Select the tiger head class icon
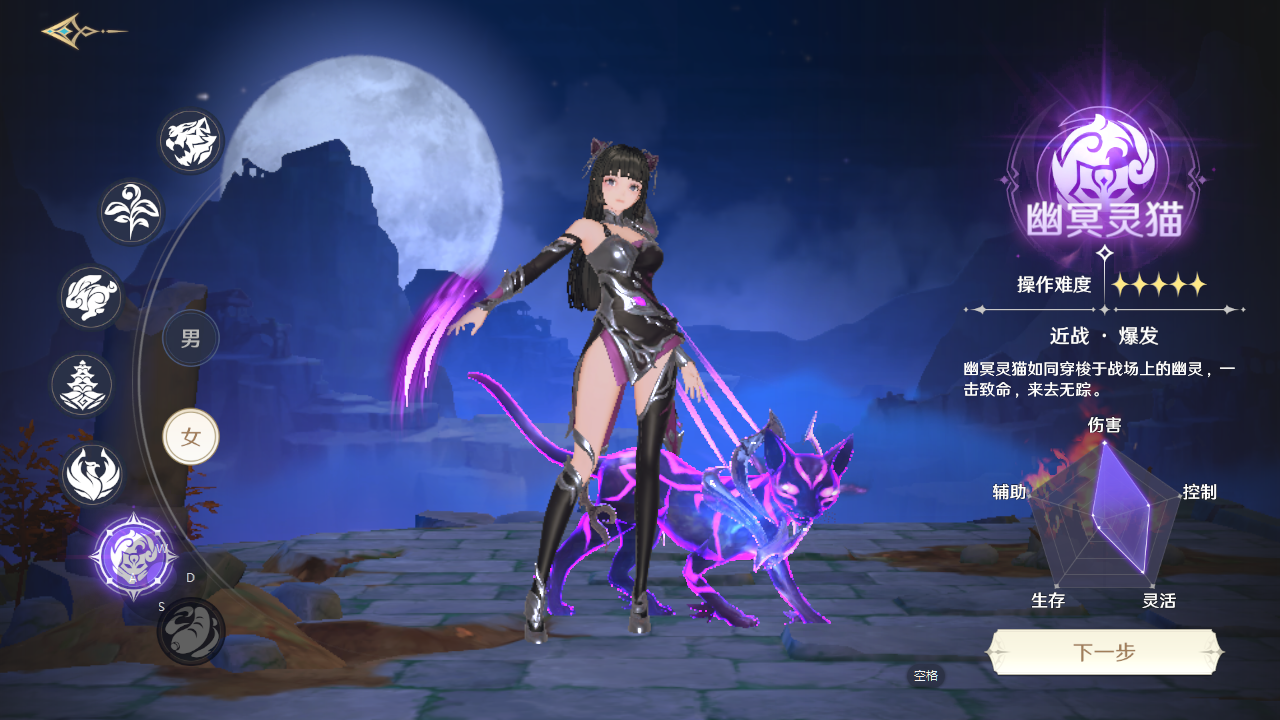This screenshot has height=720, width=1280. tap(191, 141)
